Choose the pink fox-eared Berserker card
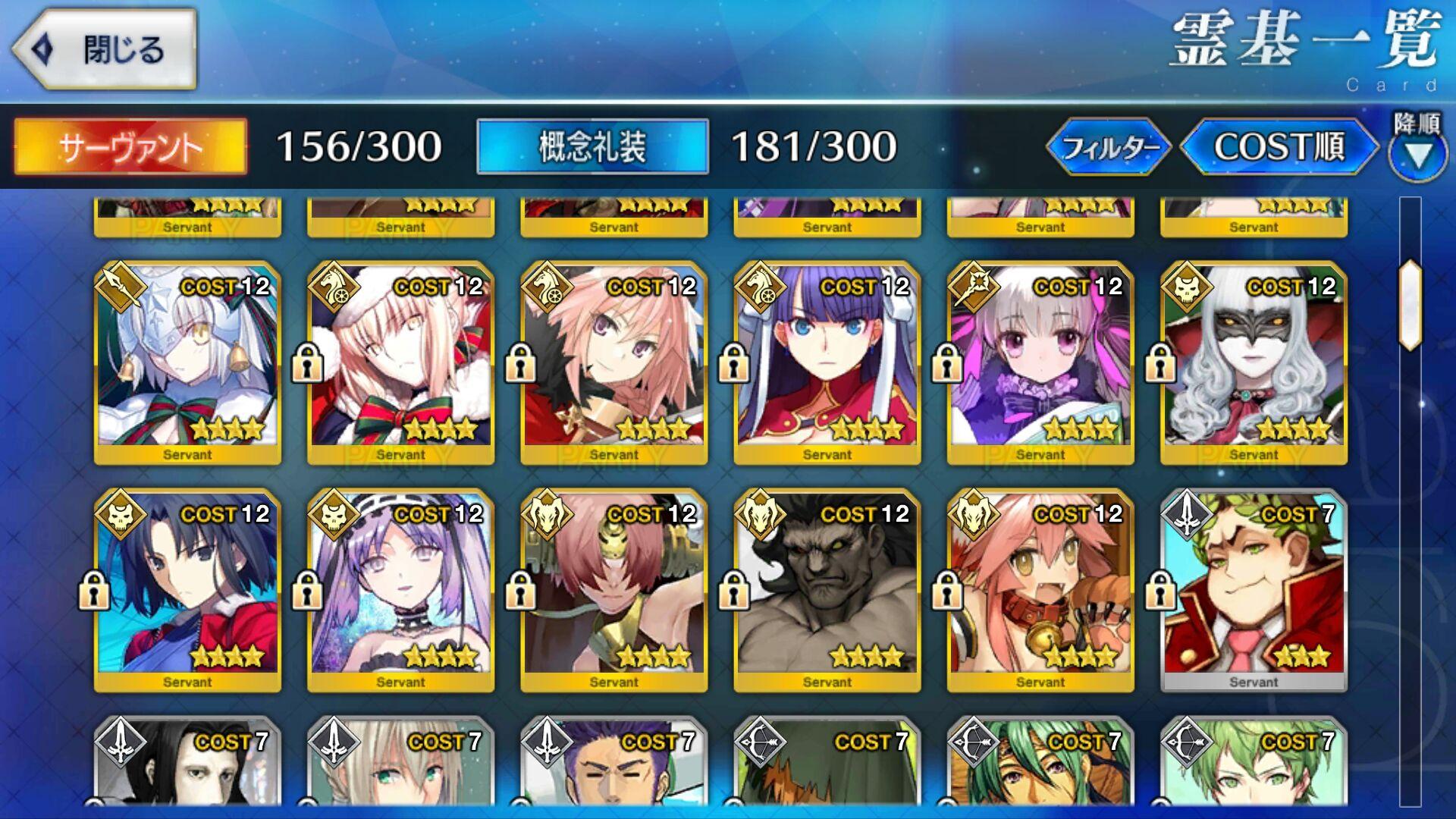Viewport: 1456px width, 819px height. click(x=1040, y=589)
